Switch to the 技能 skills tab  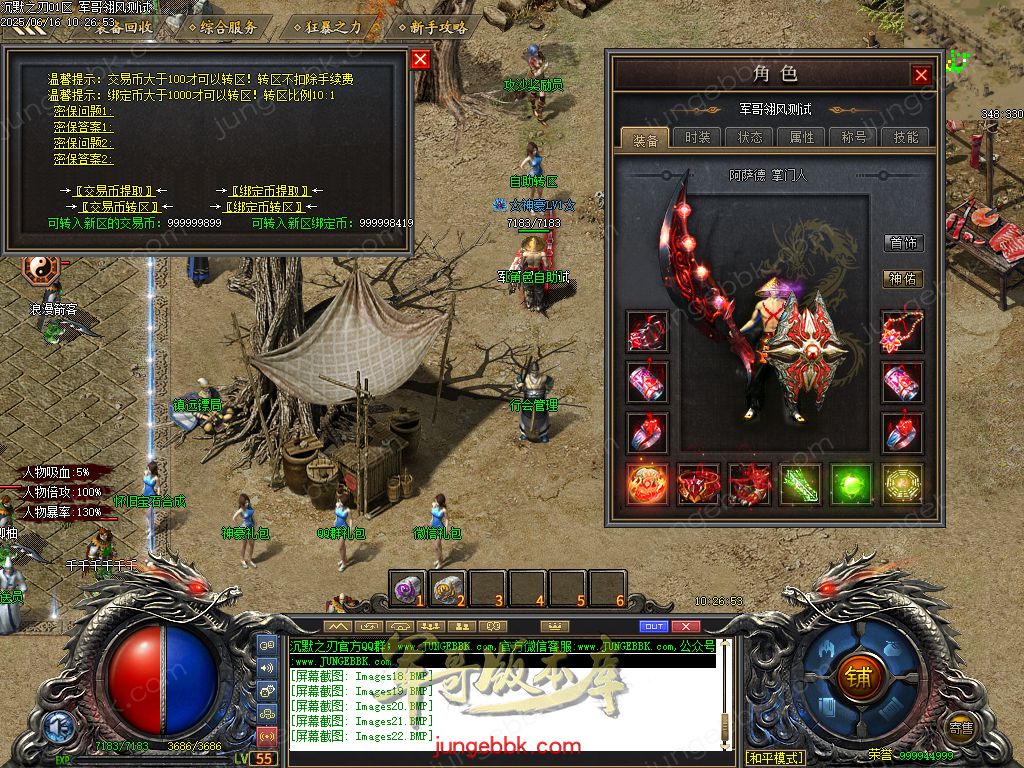[906, 138]
